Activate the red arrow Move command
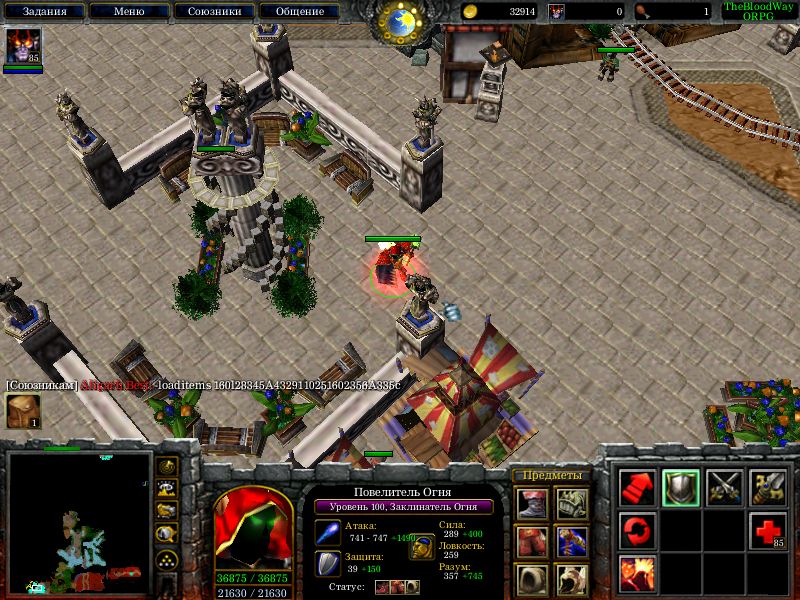The width and height of the screenshot is (800, 600). click(x=637, y=487)
